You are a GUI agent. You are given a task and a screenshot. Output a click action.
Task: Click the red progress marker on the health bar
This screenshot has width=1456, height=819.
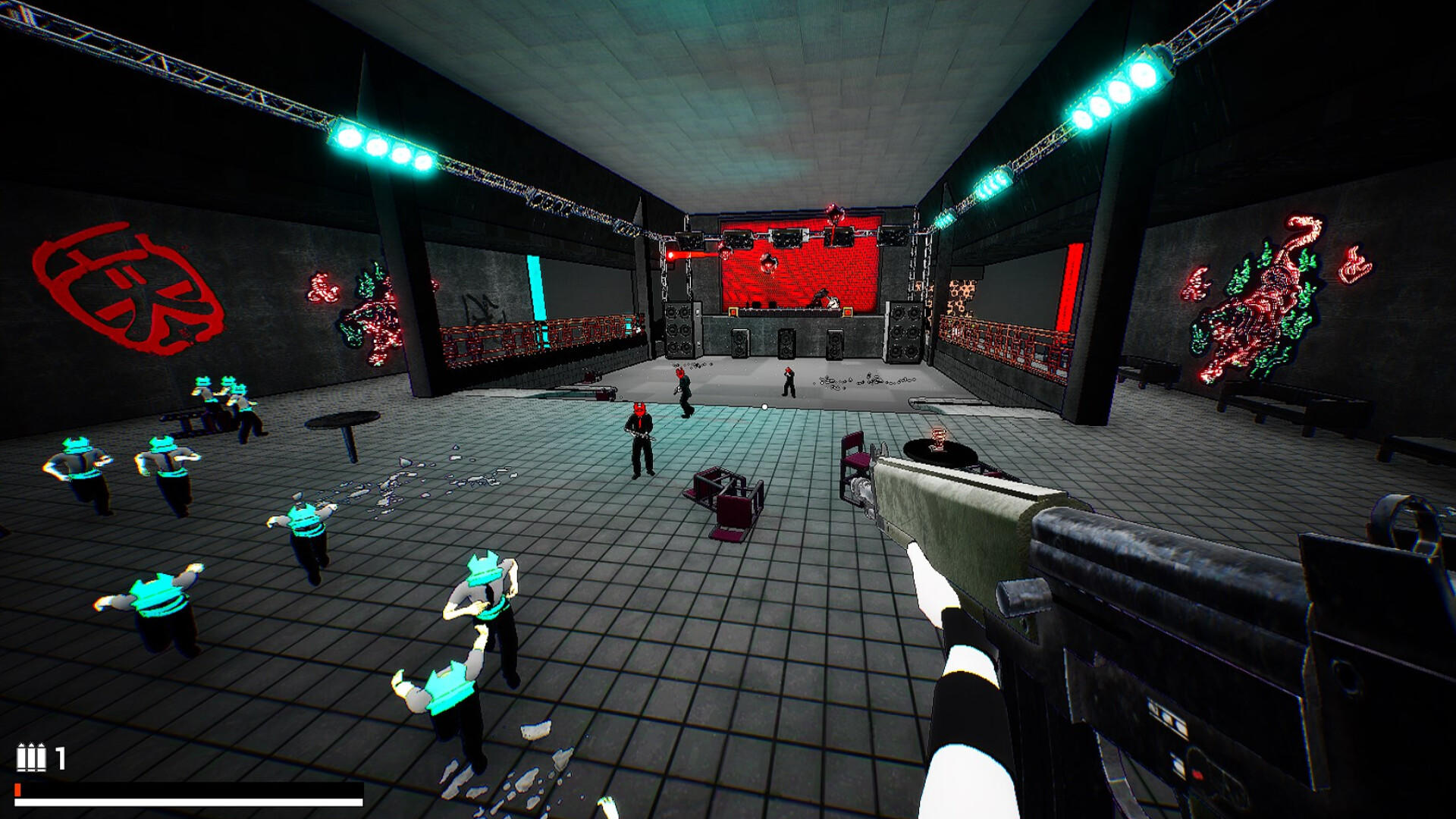point(17,789)
